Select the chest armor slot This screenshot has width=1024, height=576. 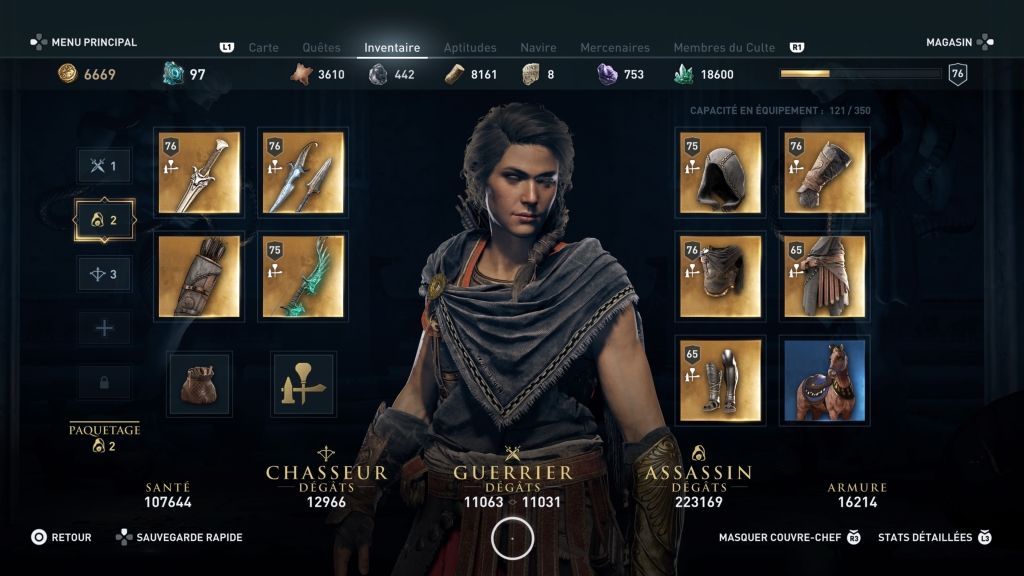[720, 276]
